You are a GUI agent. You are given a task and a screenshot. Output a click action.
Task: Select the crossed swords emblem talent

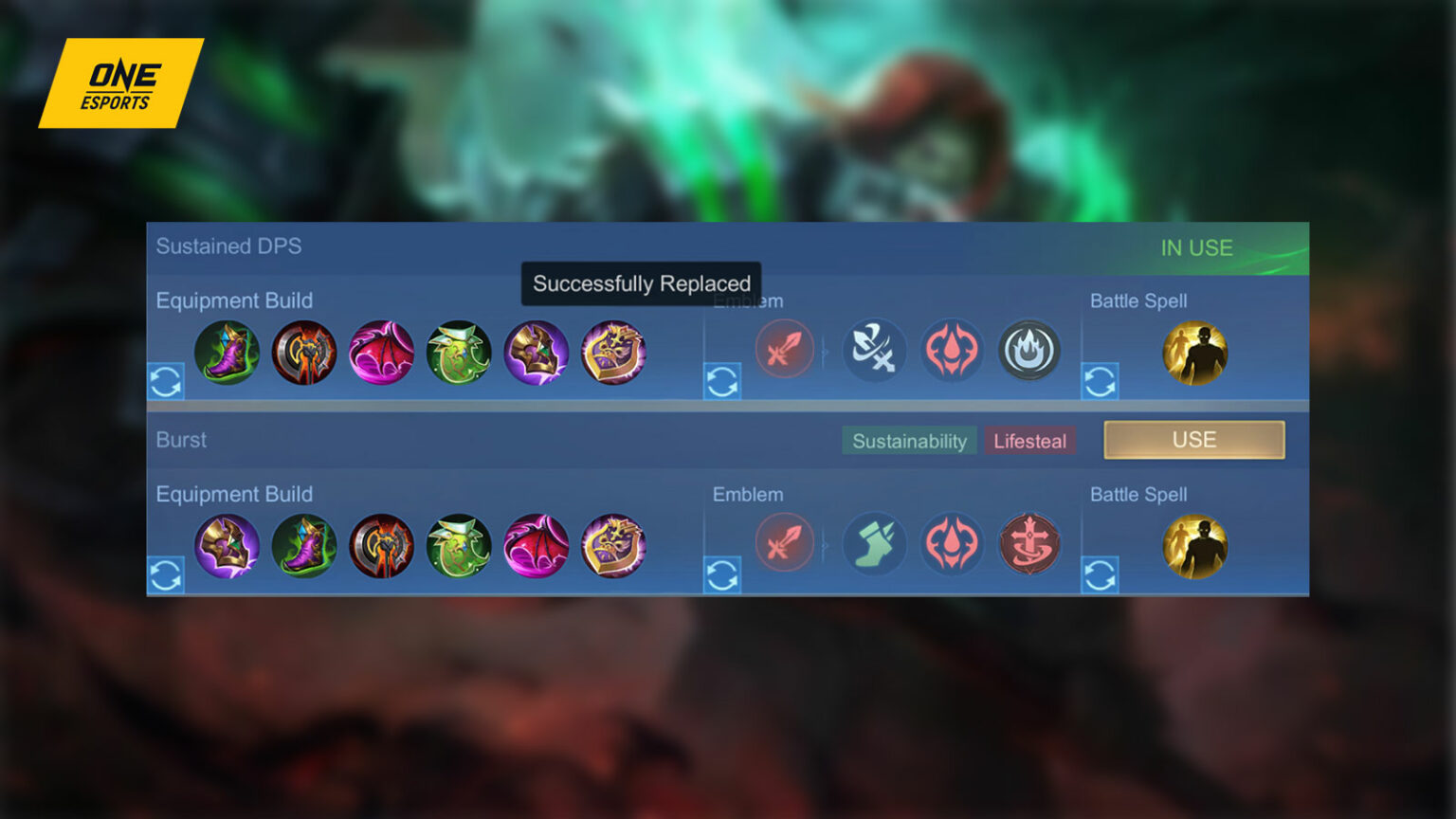pyautogui.click(x=875, y=351)
